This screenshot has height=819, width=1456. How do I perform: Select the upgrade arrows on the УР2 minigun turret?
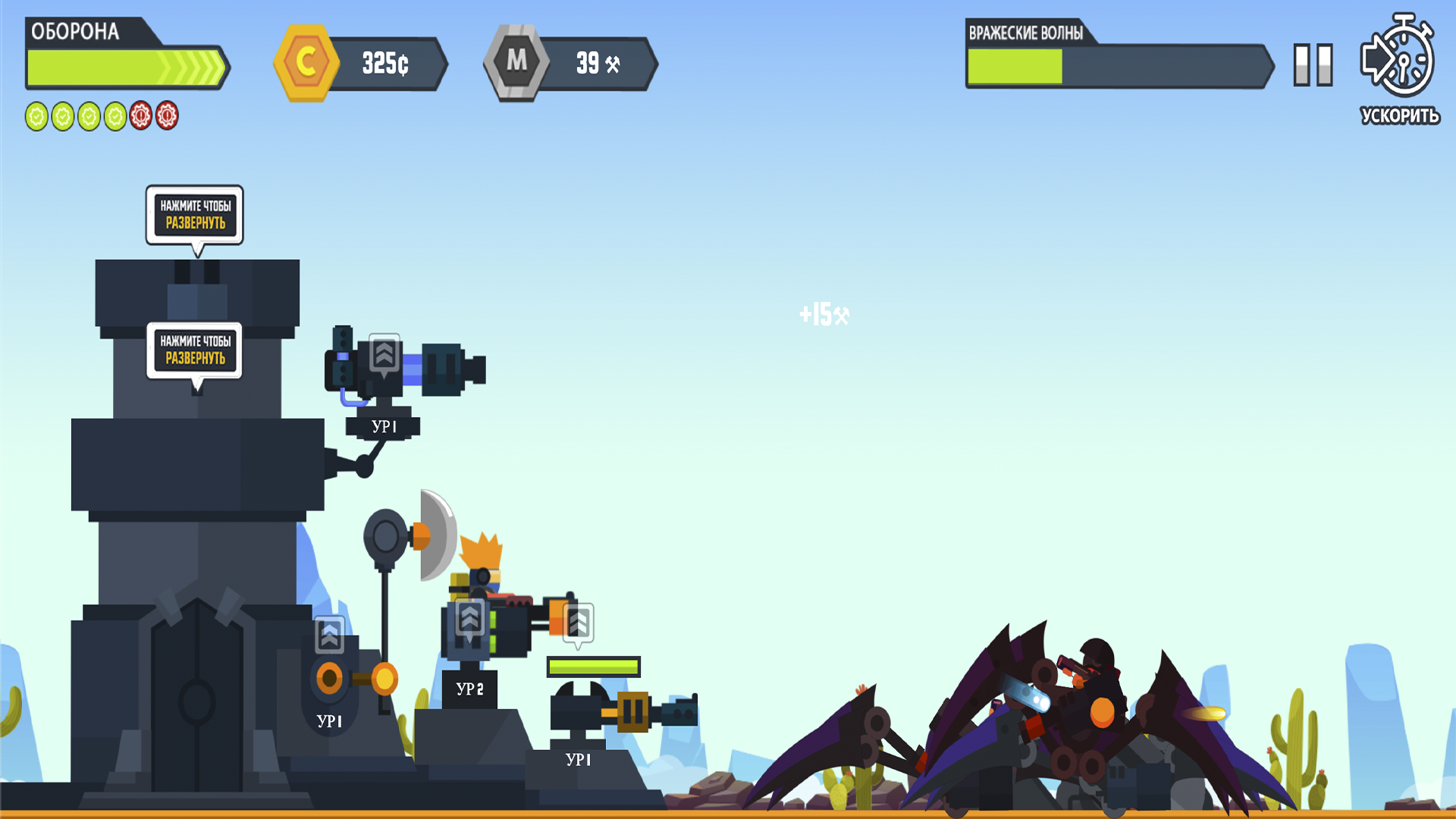coord(471,620)
